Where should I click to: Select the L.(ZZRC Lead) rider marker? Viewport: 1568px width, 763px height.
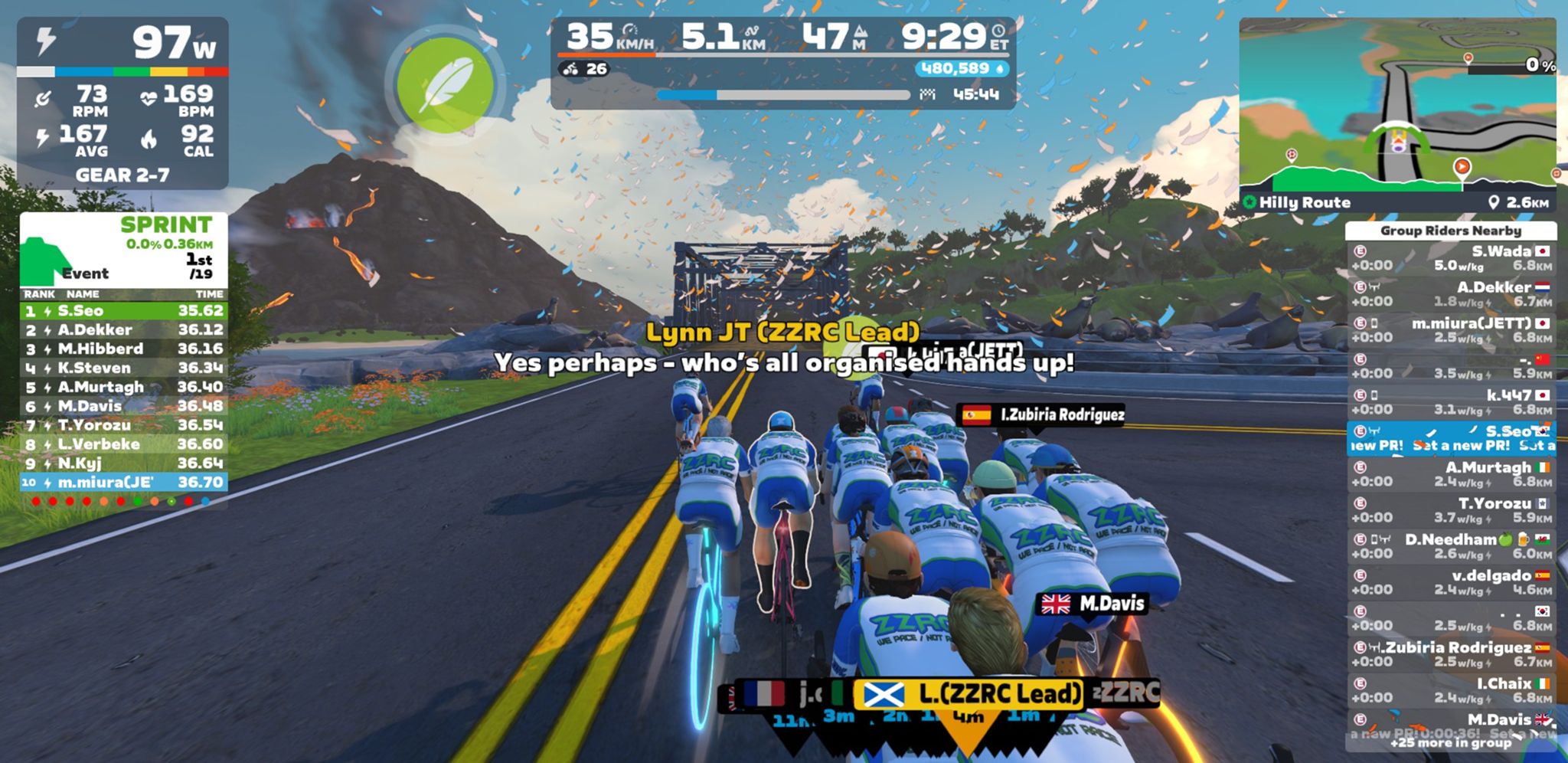tap(969, 694)
